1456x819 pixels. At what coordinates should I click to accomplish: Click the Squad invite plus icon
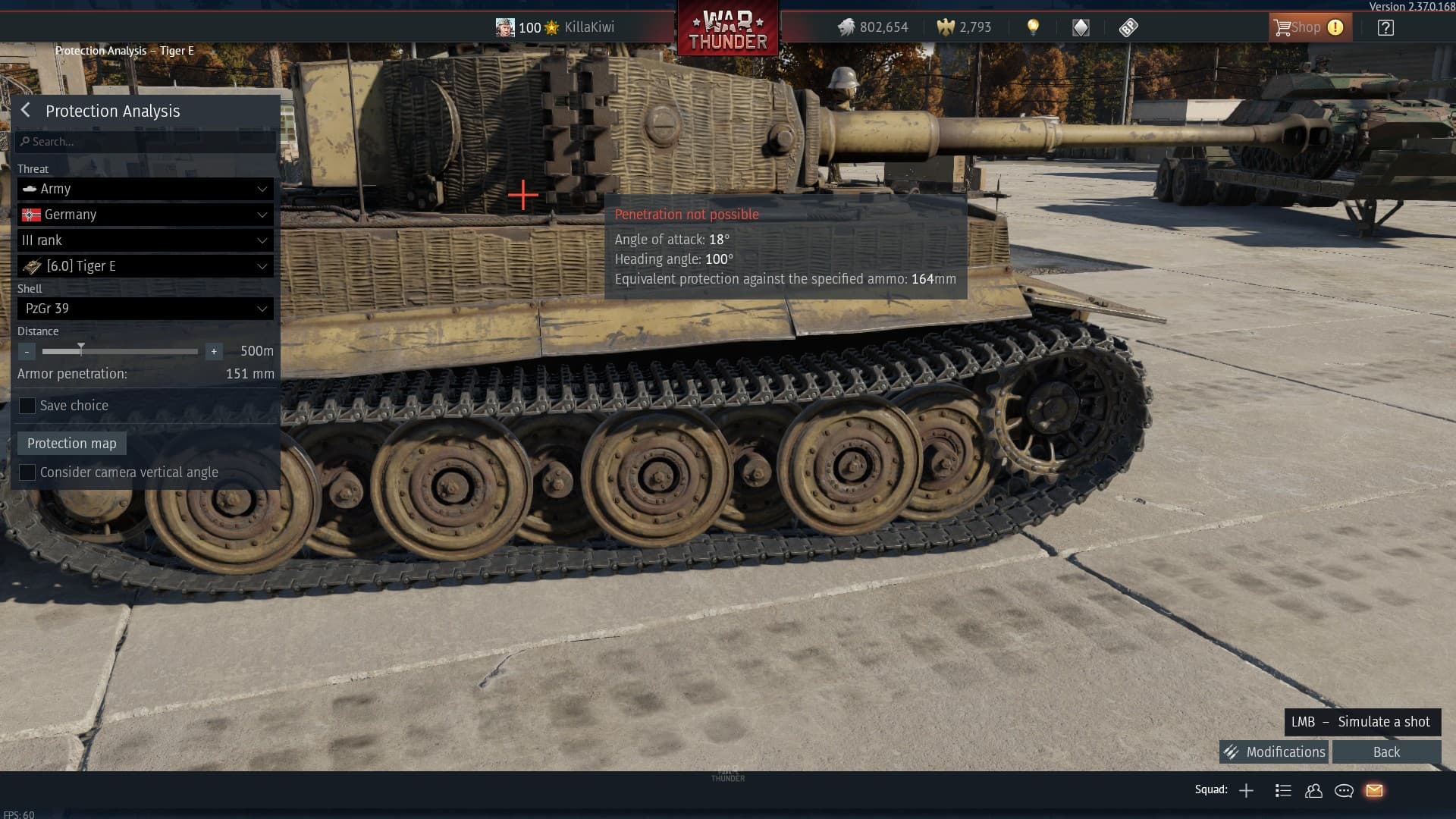point(1247,790)
